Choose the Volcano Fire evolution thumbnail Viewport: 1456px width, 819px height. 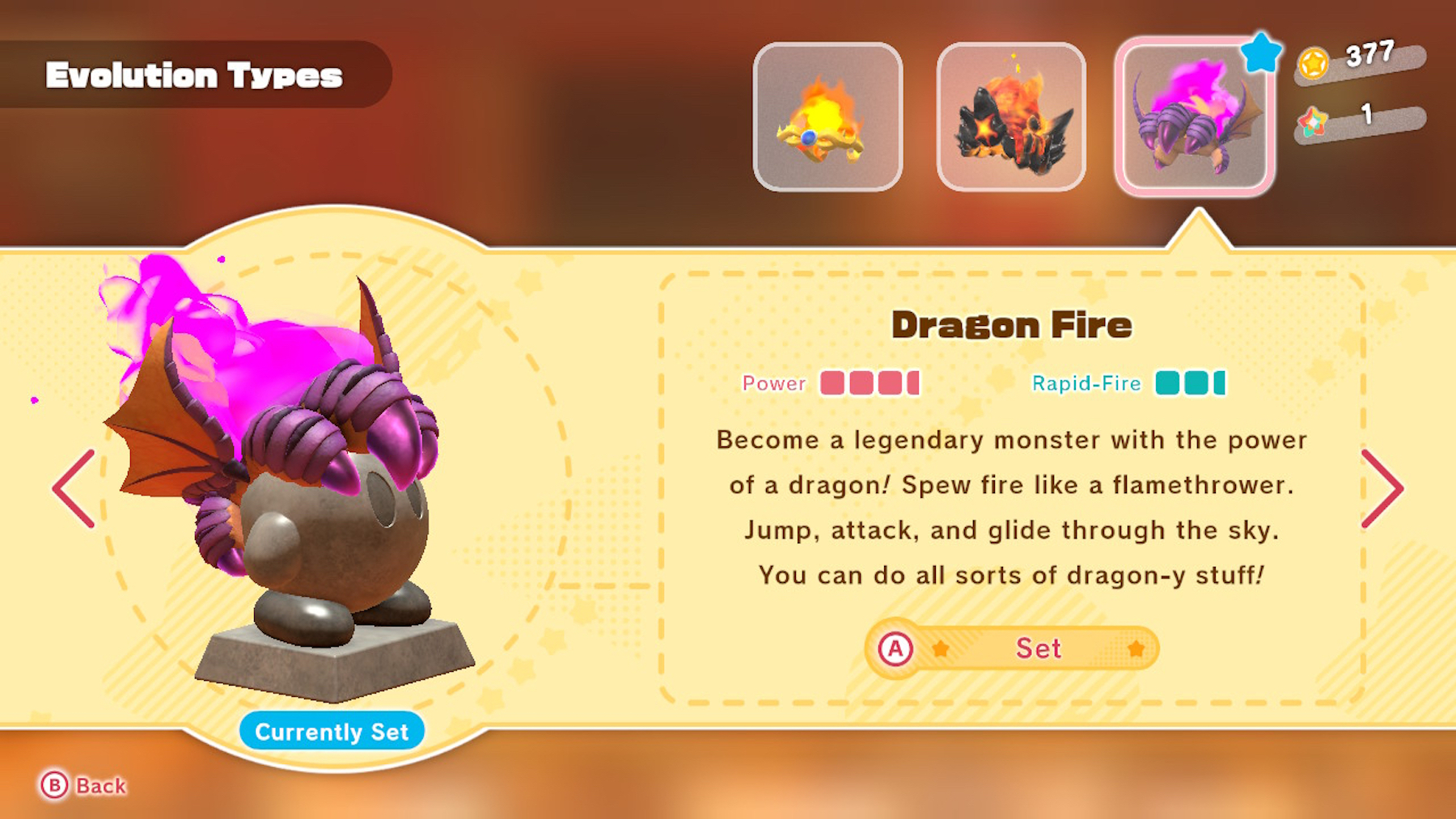(1011, 117)
